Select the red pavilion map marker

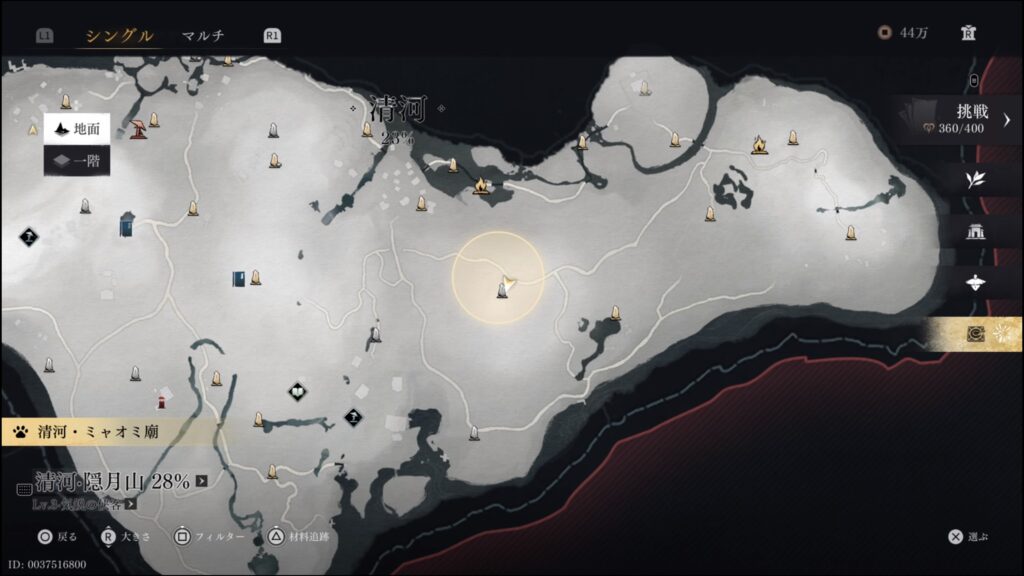138,127
